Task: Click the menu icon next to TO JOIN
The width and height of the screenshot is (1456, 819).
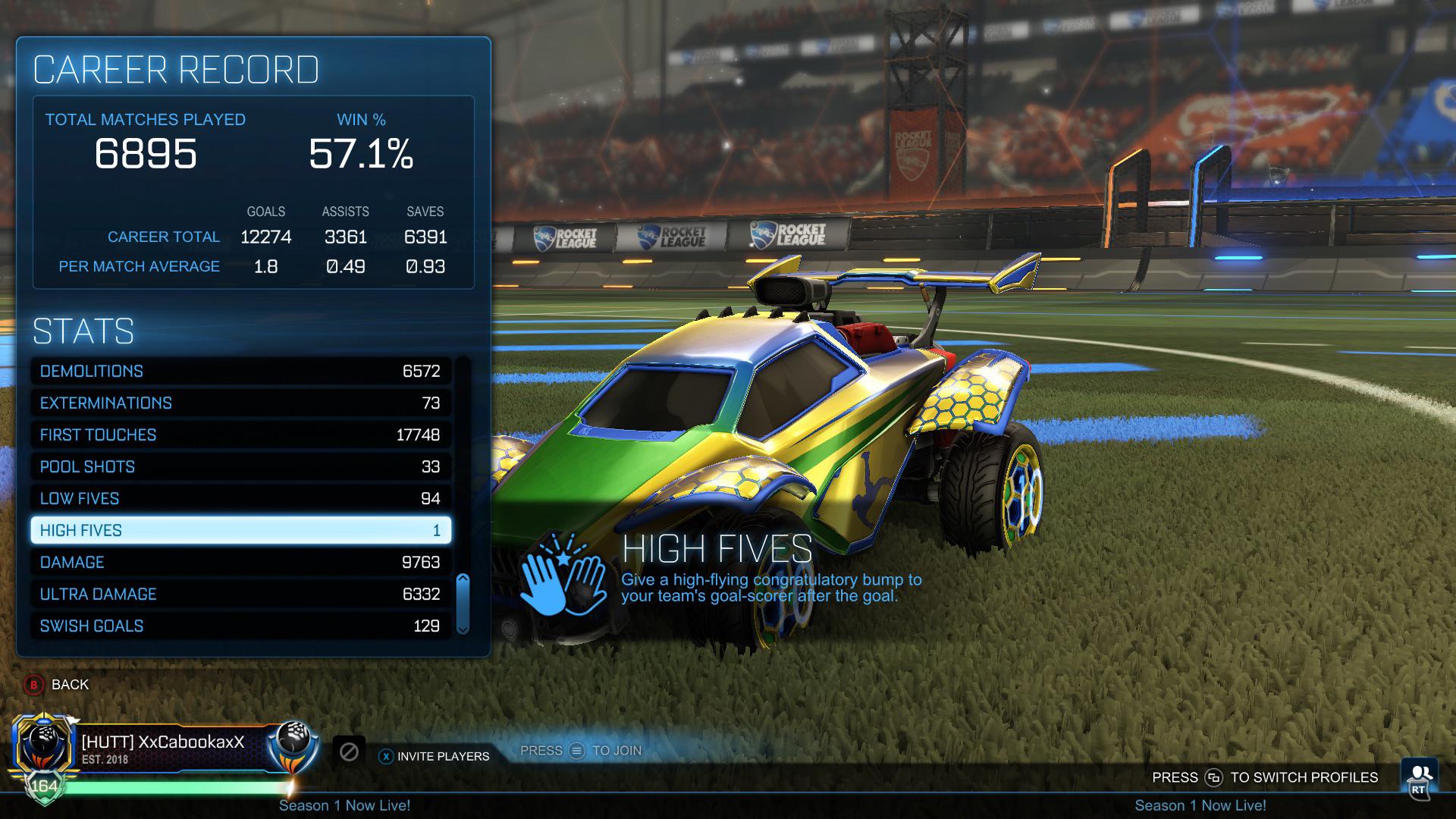Action: (x=577, y=750)
